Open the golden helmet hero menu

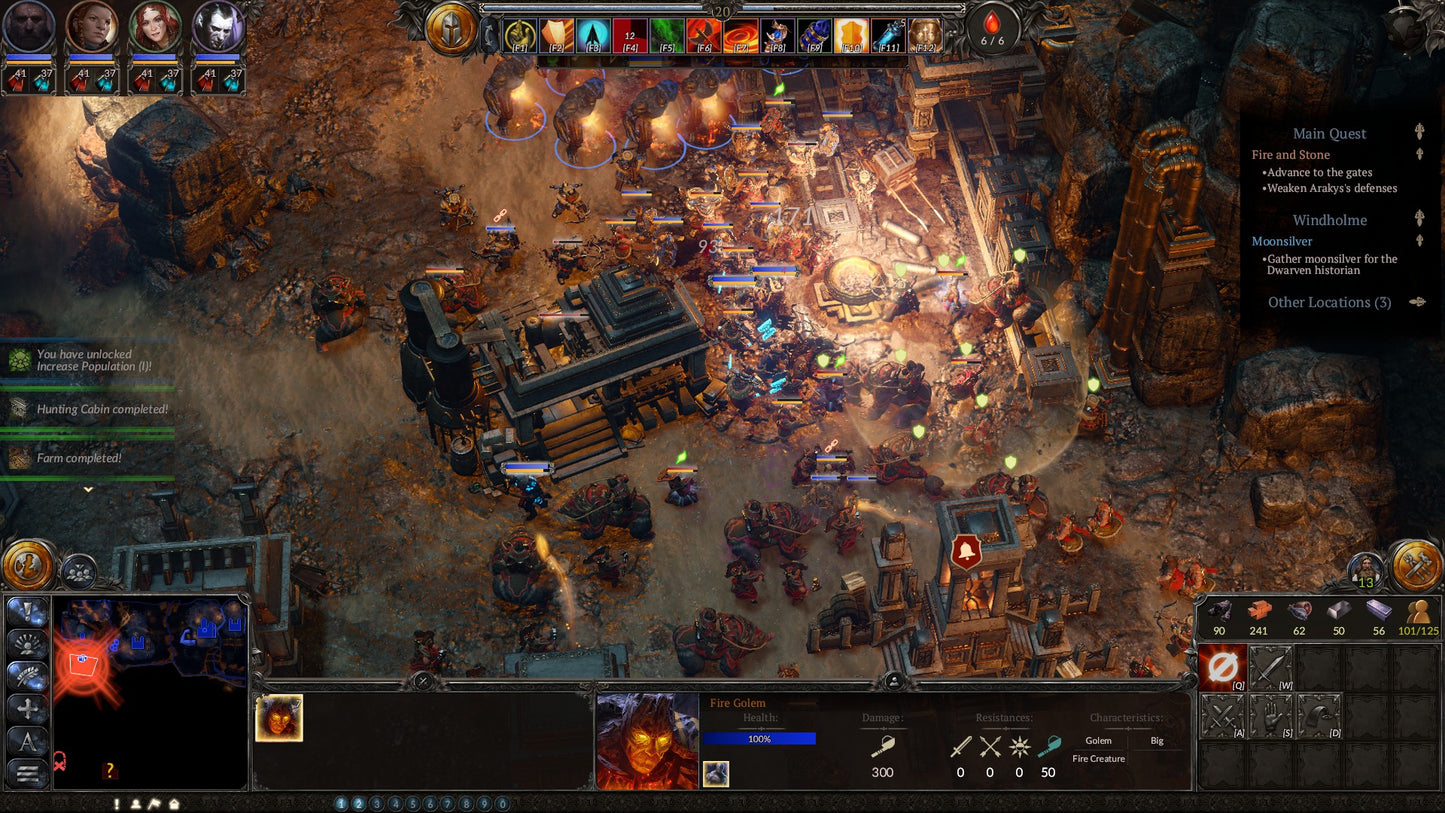pyautogui.click(x=451, y=28)
